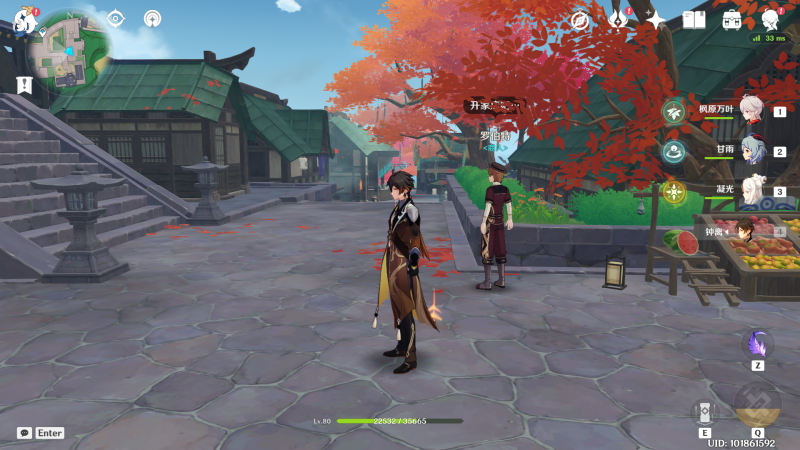Screen dimensions: 800x450
Task: Click the target-shaped icon beside the minimap
Action: (116, 18)
